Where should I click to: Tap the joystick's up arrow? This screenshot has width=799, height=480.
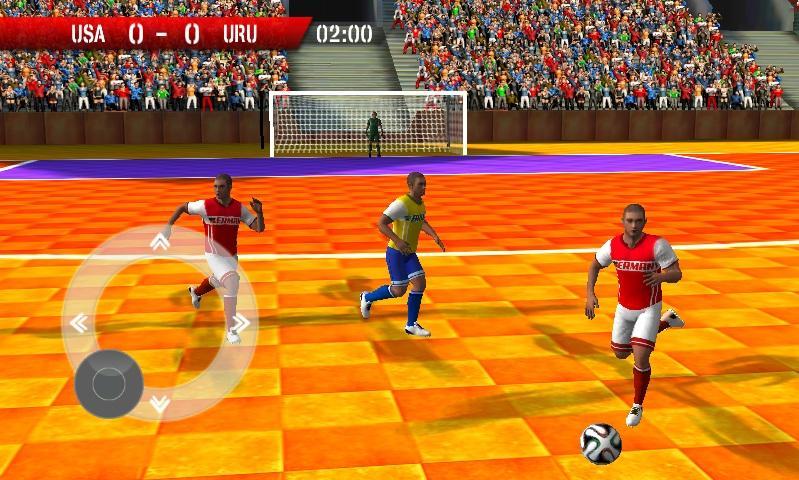[x=160, y=241]
